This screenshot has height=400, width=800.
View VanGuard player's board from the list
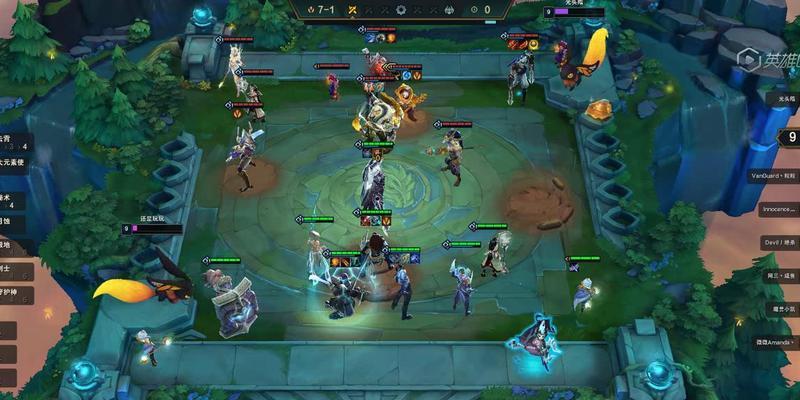pos(779,175)
